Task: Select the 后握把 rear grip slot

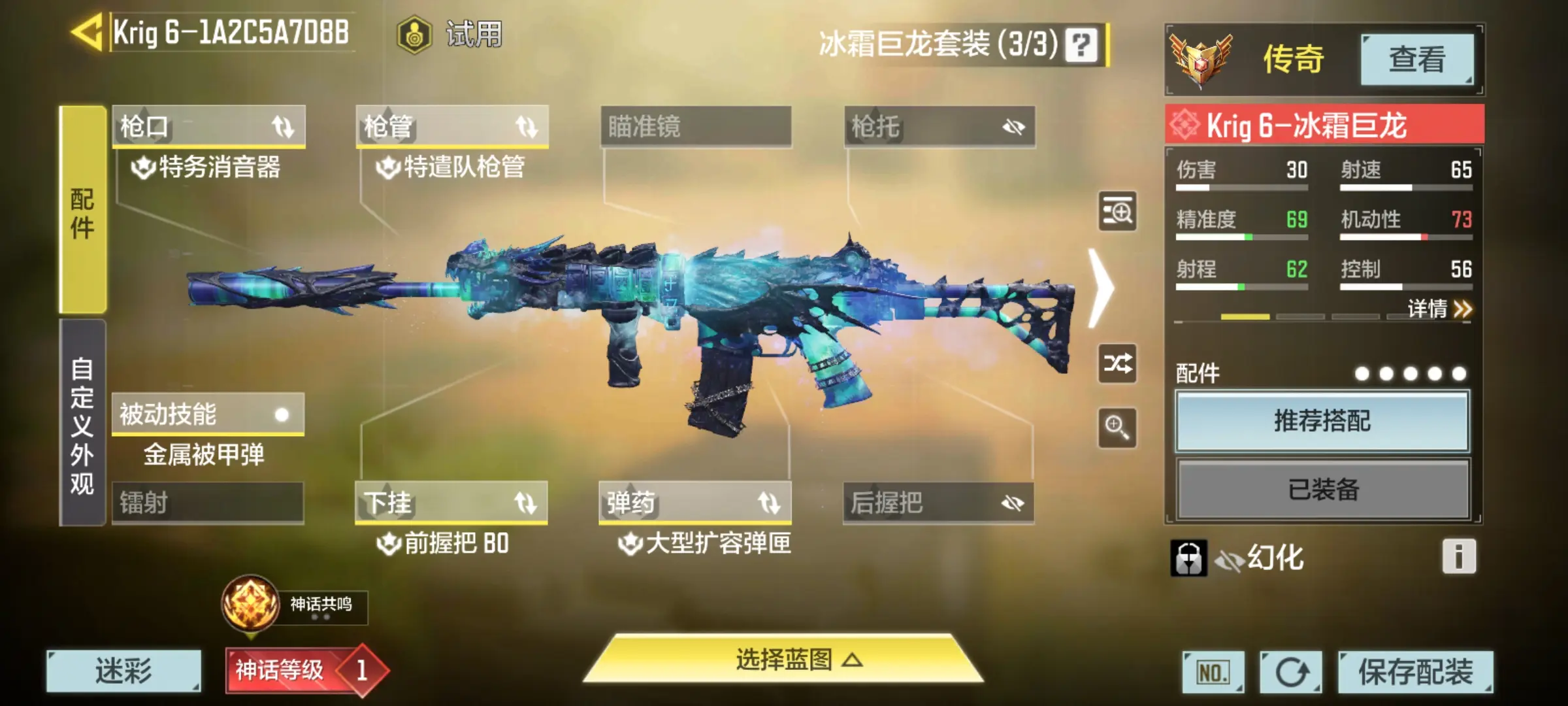Action: 938,503
